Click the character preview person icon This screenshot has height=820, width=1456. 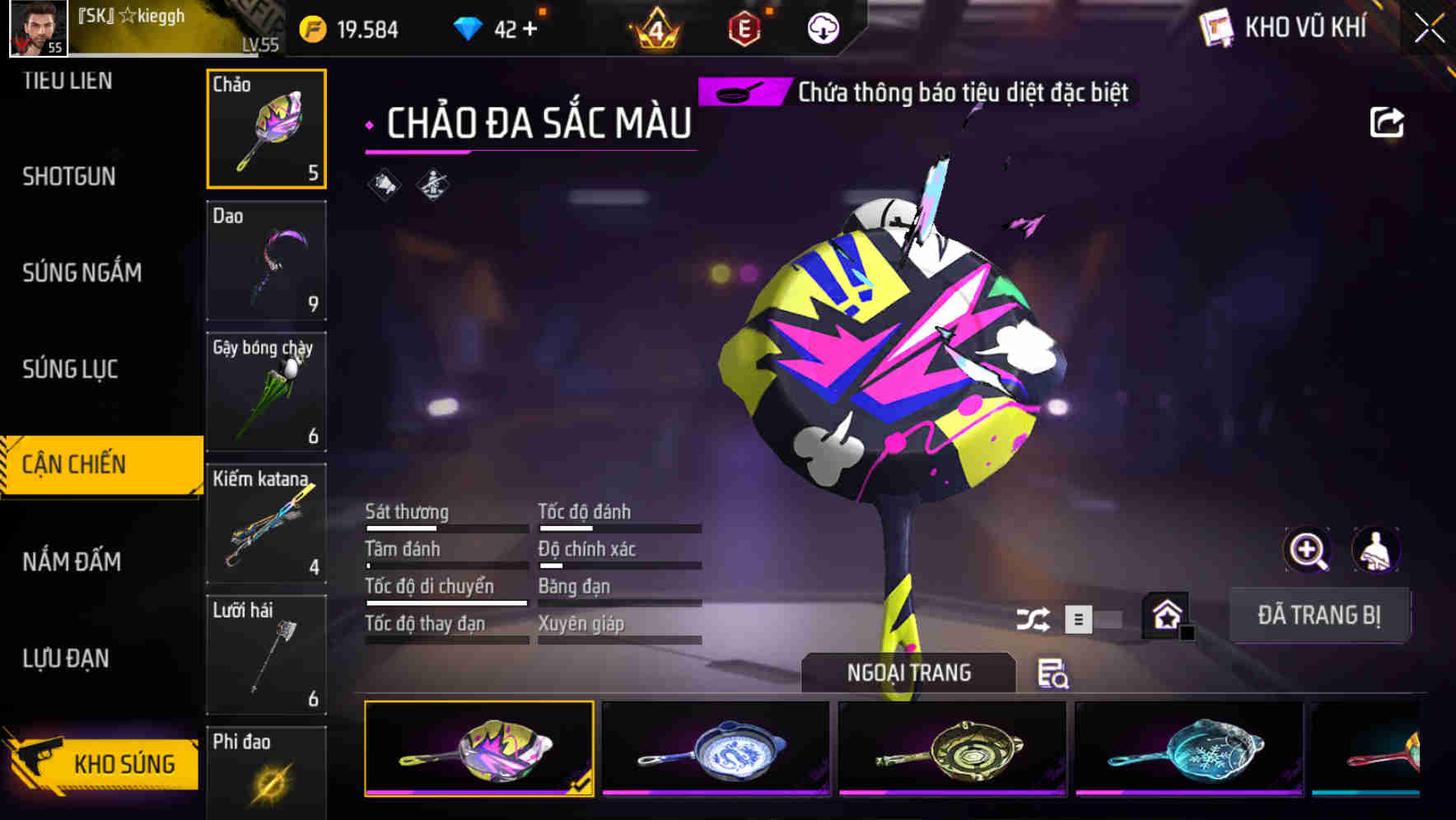tap(1375, 550)
